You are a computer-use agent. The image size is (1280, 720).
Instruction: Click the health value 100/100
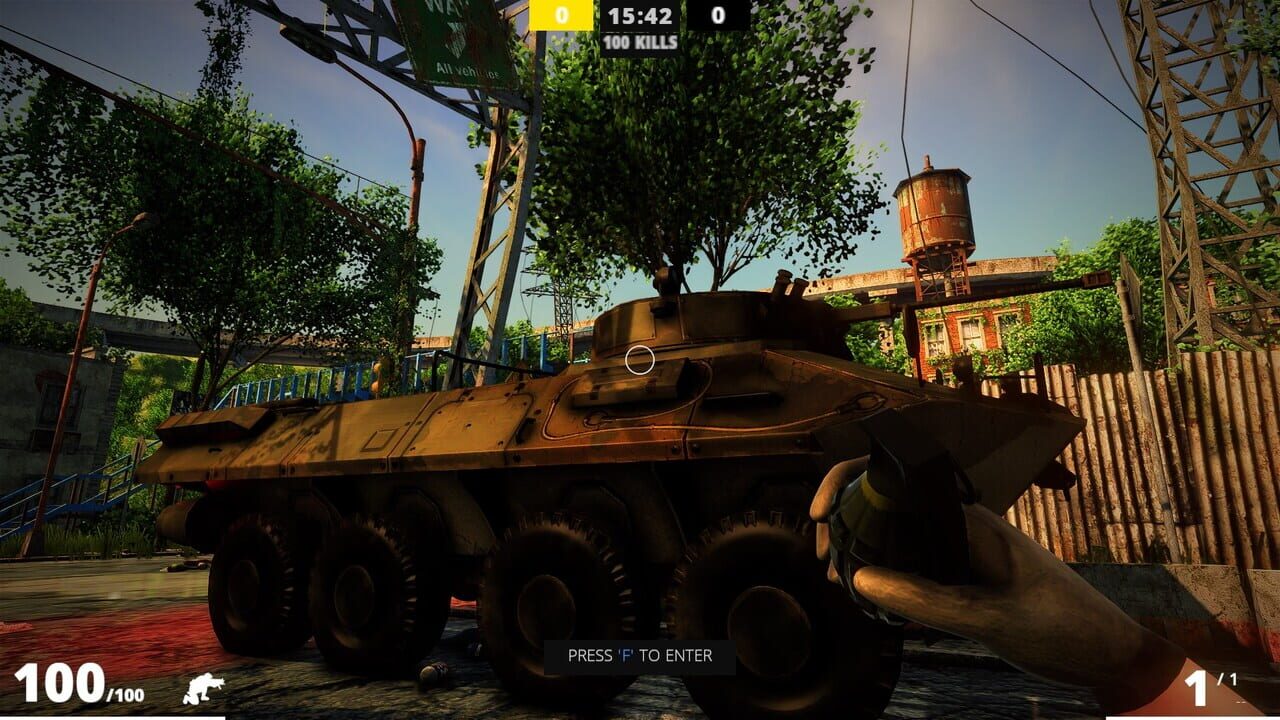click(70, 685)
